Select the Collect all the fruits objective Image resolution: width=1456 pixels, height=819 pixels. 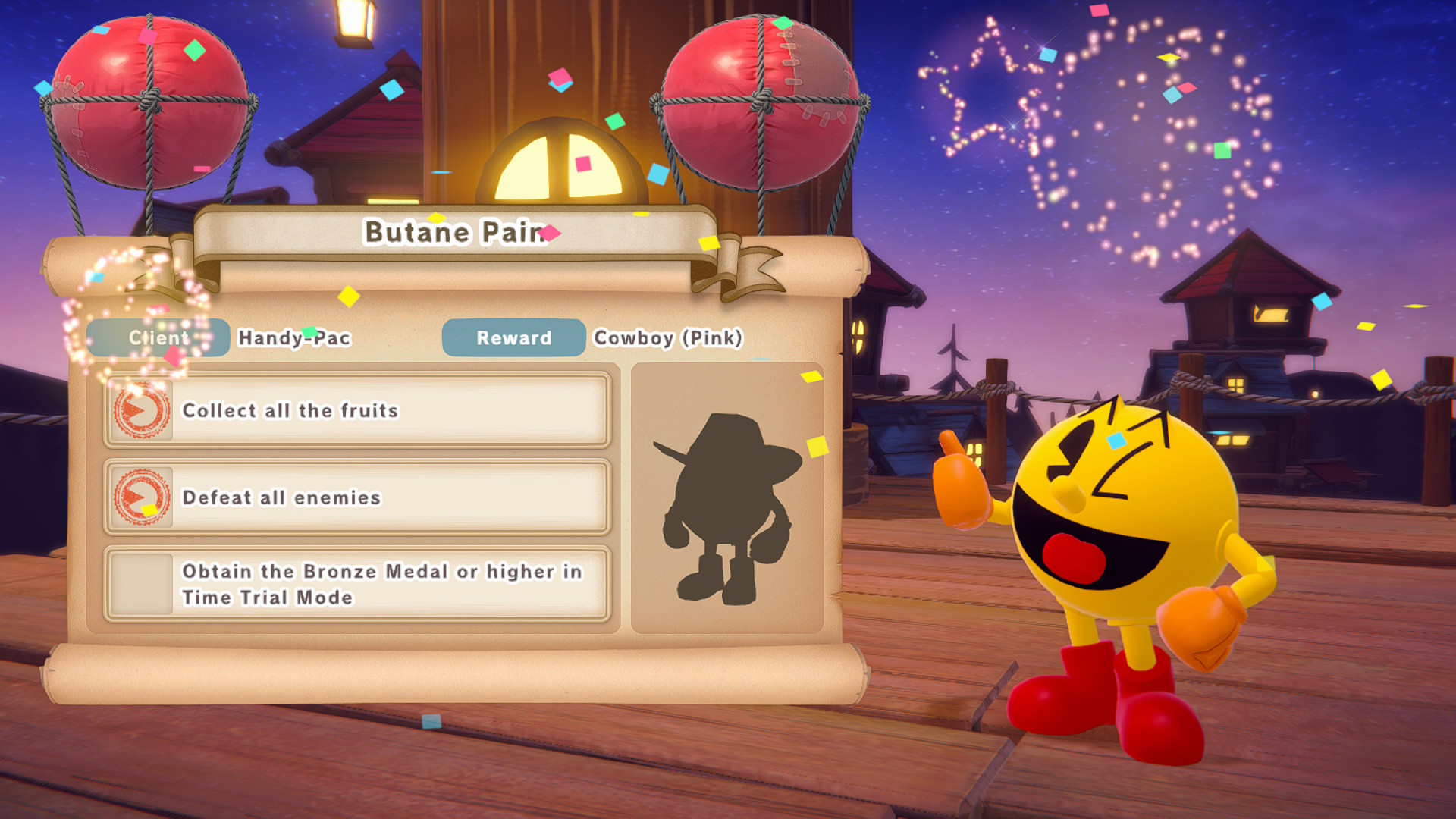coord(356,410)
